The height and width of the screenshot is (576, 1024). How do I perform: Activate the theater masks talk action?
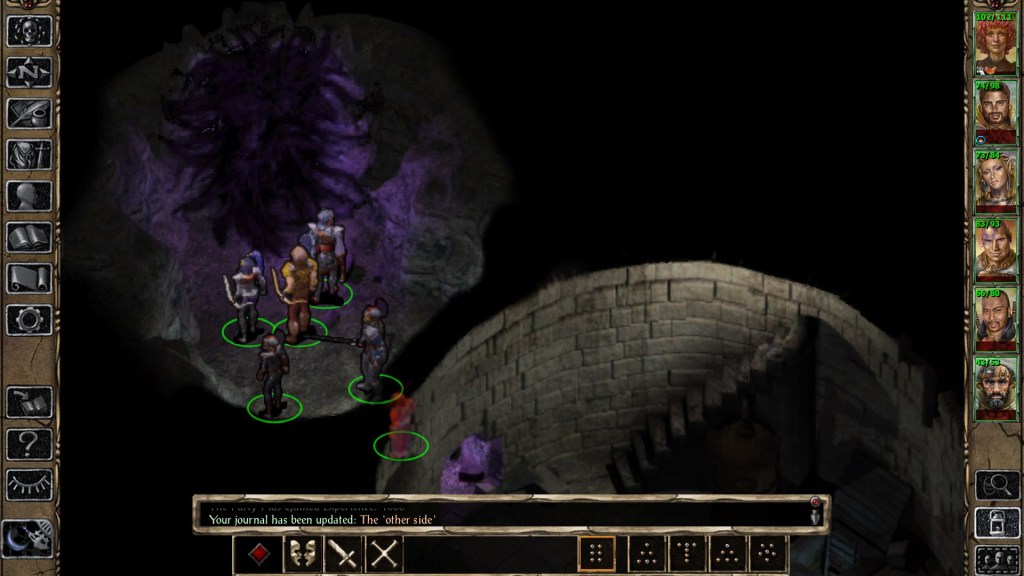302,554
